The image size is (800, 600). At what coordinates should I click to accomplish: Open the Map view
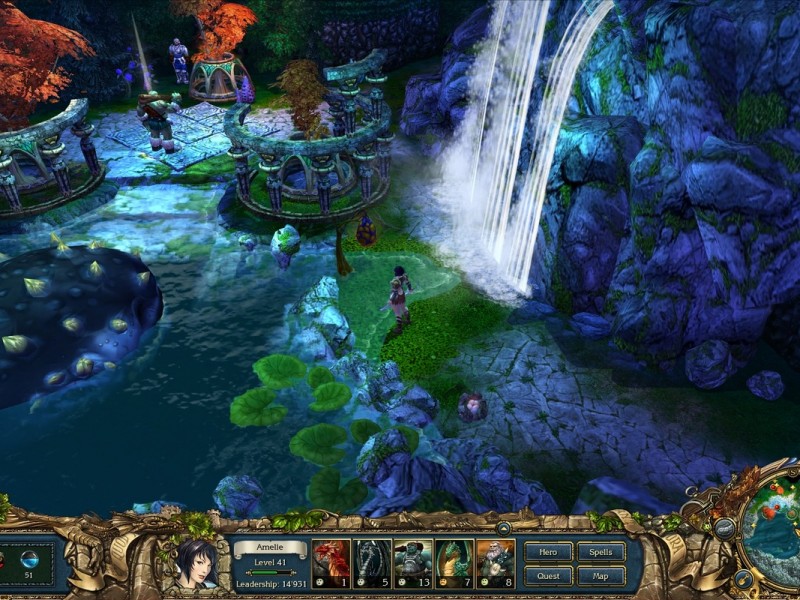[601, 575]
